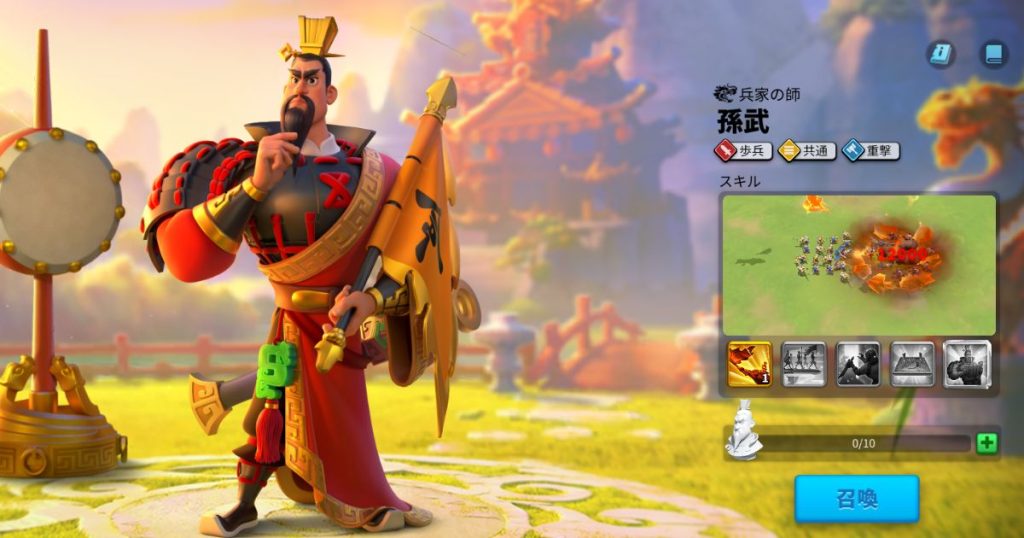
Task: Select the first orange active skill icon
Action: tap(749, 364)
